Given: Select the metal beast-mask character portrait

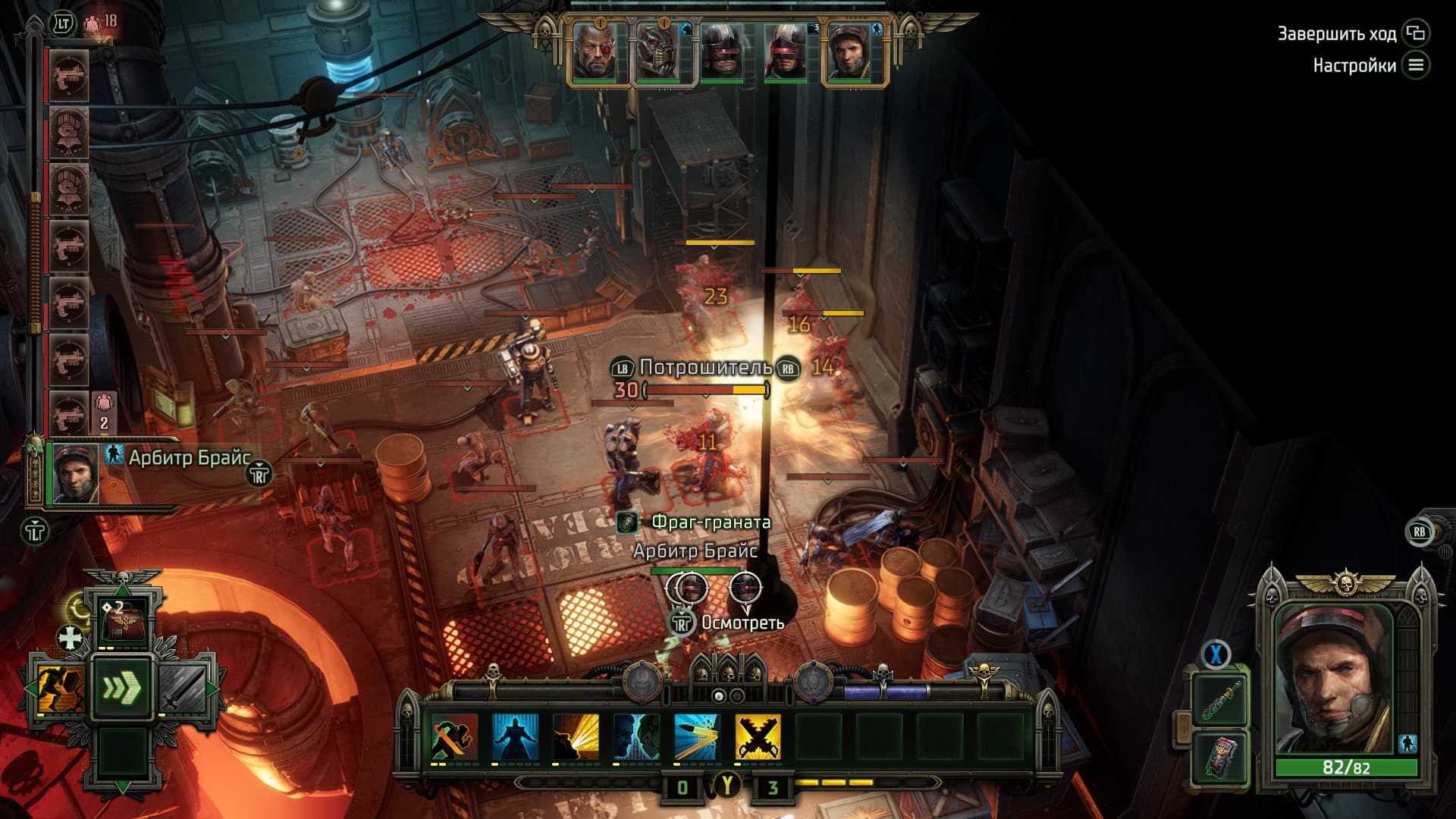Looking at the screenshot, I should [x=657, y=52].
